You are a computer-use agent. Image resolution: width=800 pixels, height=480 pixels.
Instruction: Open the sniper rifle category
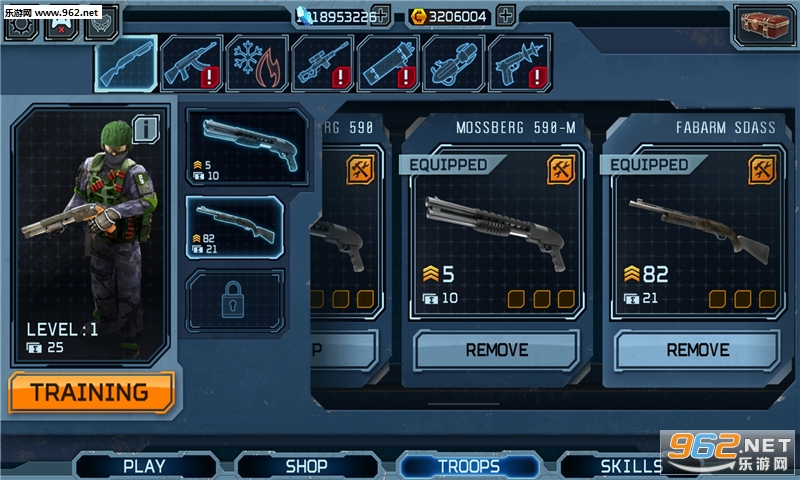(x=323, y=64)
